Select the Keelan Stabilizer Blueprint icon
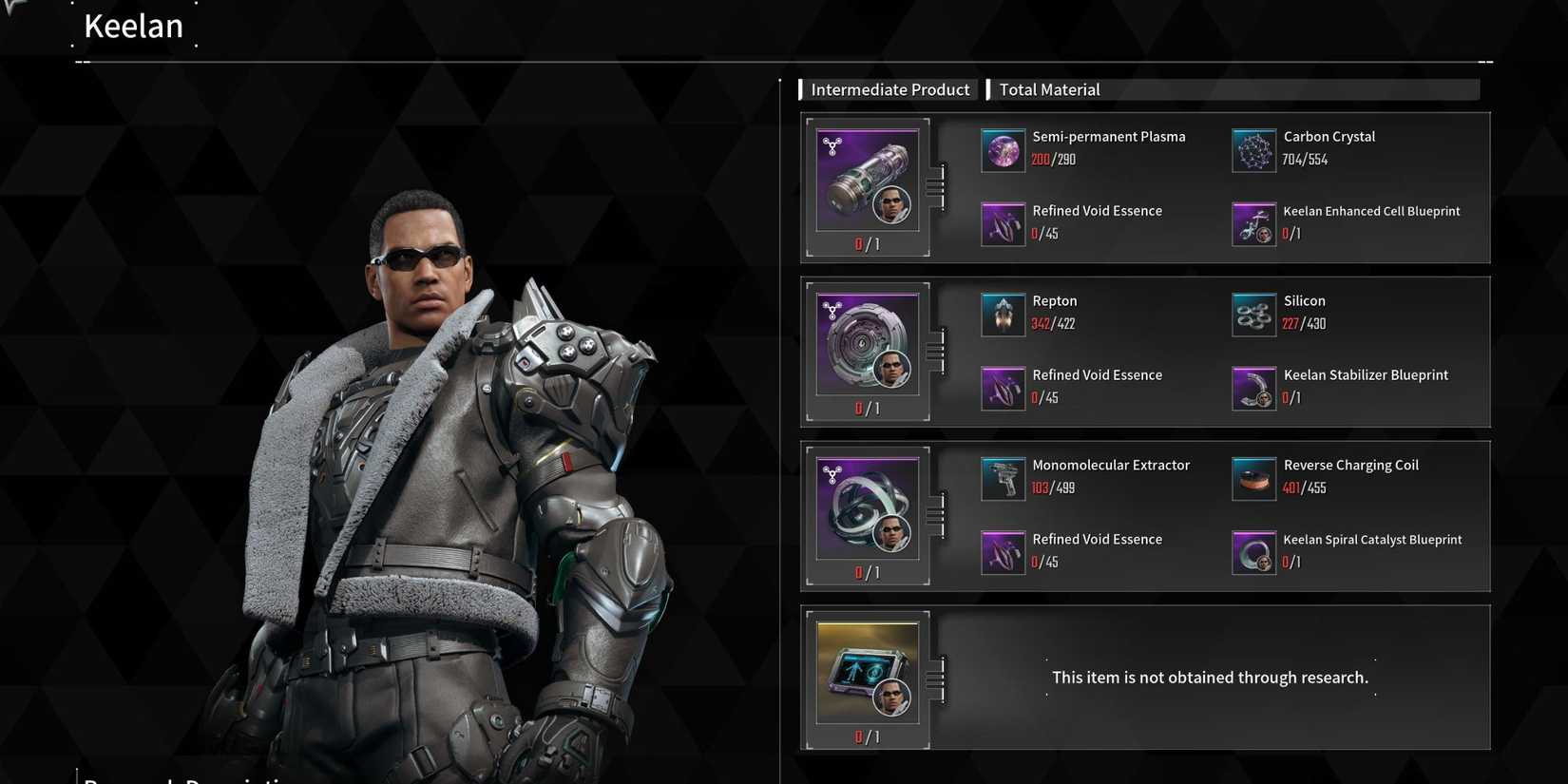 (x=1253, y=388)
